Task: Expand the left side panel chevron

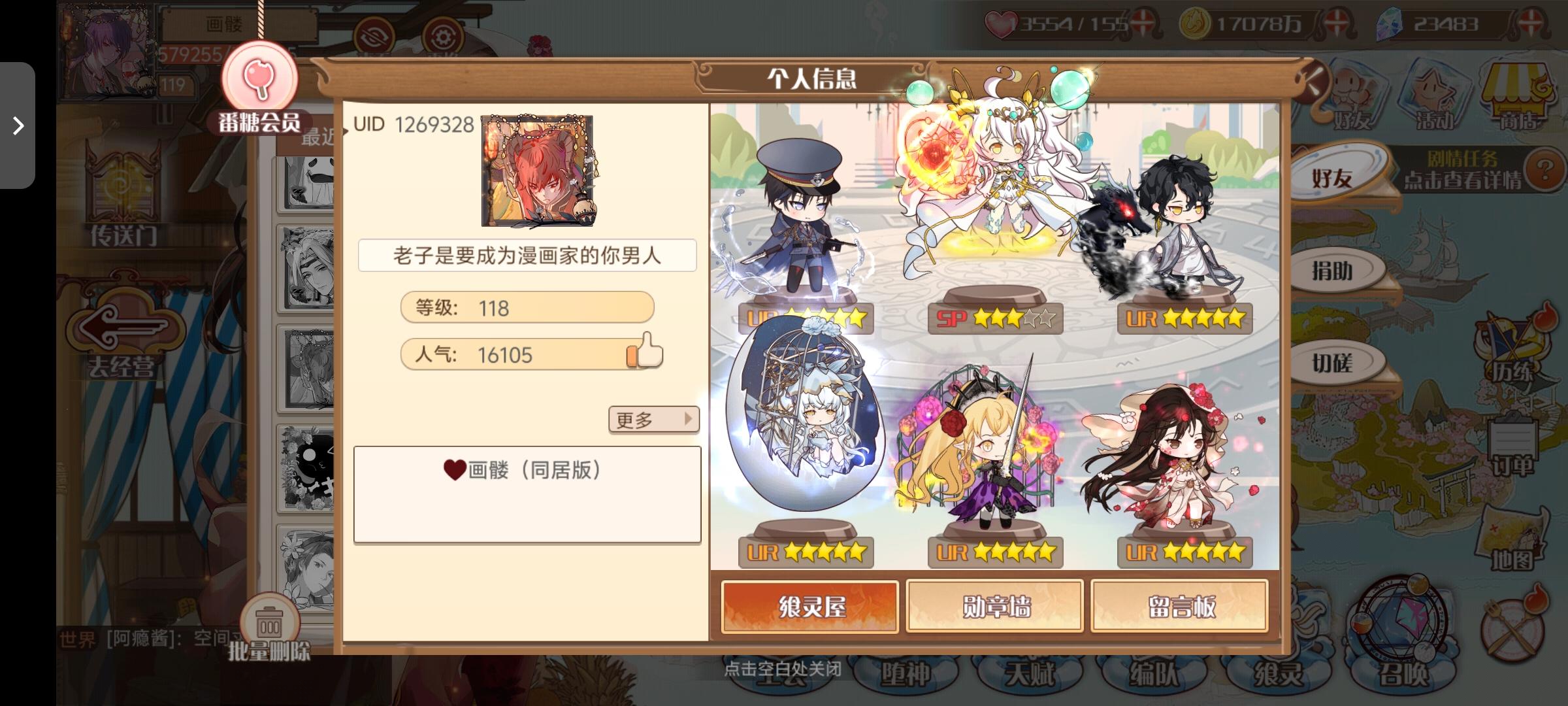Action: 17,126
